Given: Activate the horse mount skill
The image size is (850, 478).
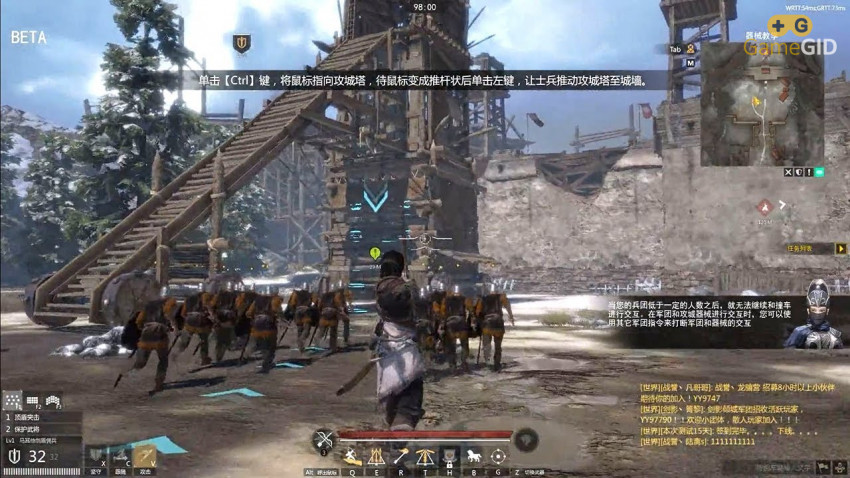Looking at the screenshot, I should 474,457.
